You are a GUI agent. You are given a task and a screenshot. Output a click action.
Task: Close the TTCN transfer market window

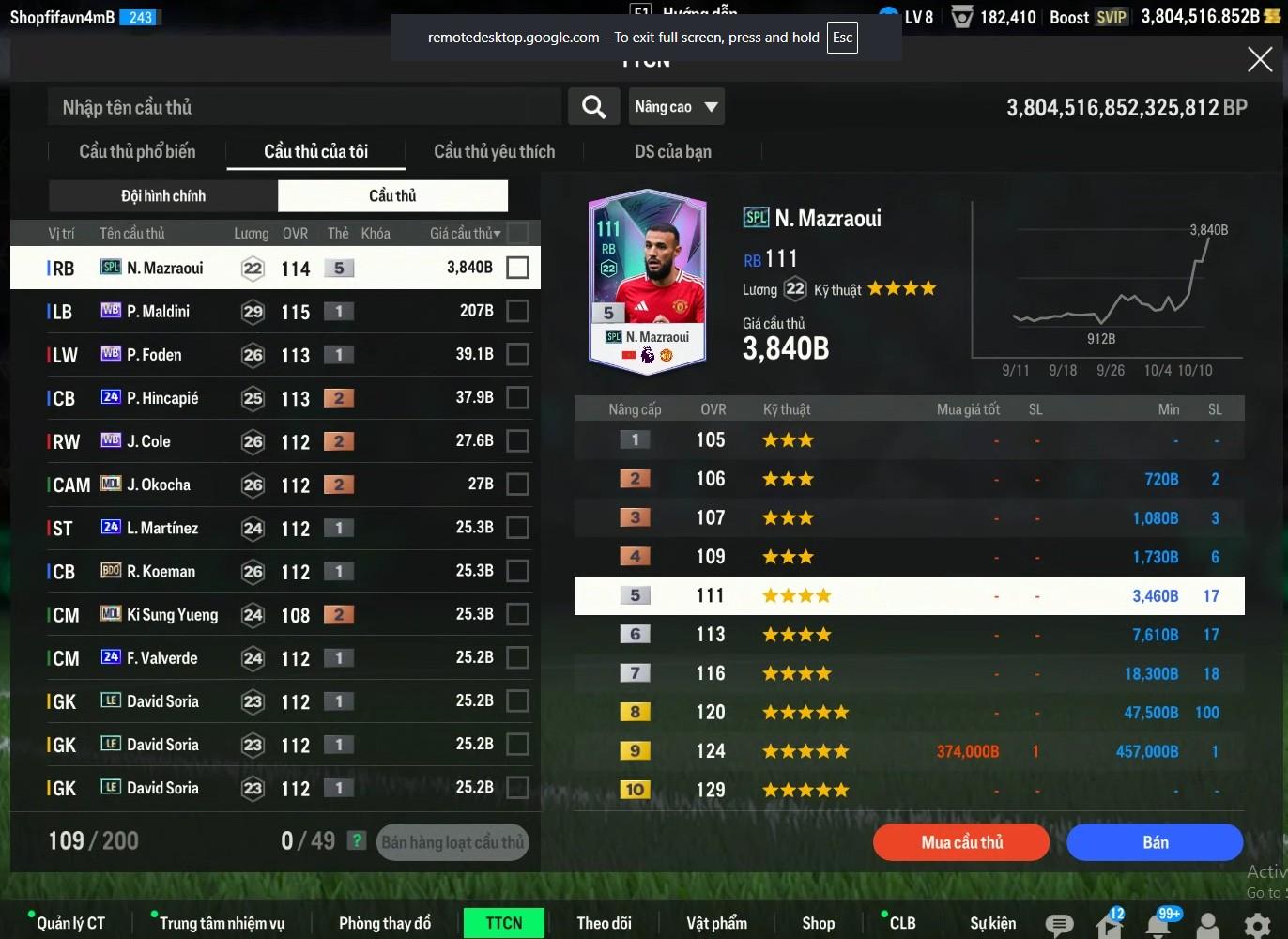pos(1259,60)
